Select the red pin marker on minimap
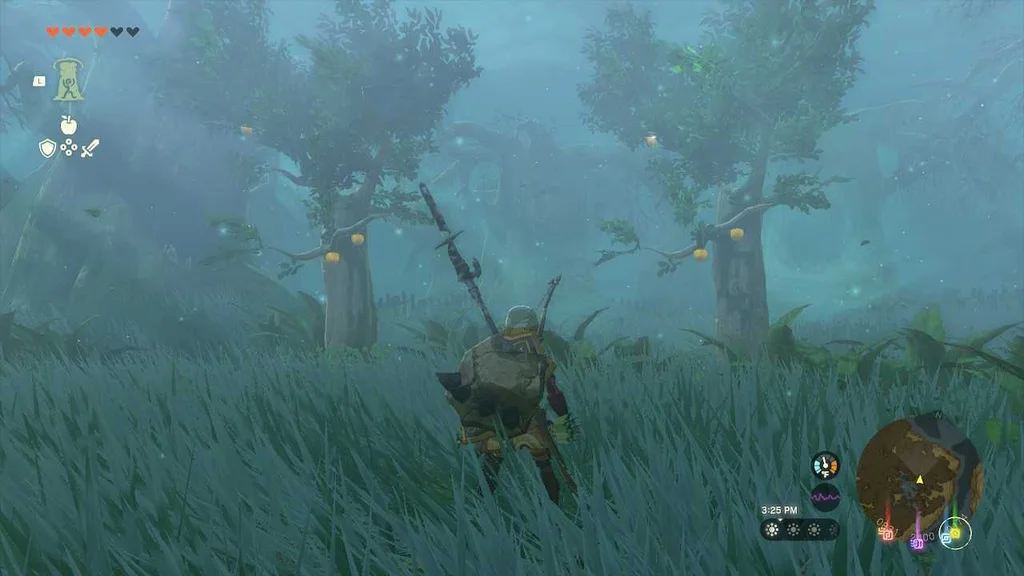This screenshot has height=576, width=1024. [x=887, y=533]
